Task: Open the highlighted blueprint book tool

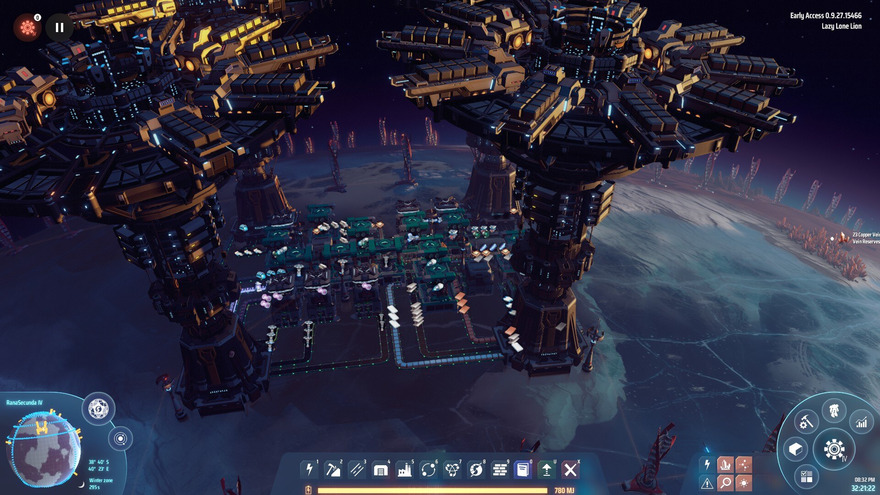Action: [x=523, y=469]
